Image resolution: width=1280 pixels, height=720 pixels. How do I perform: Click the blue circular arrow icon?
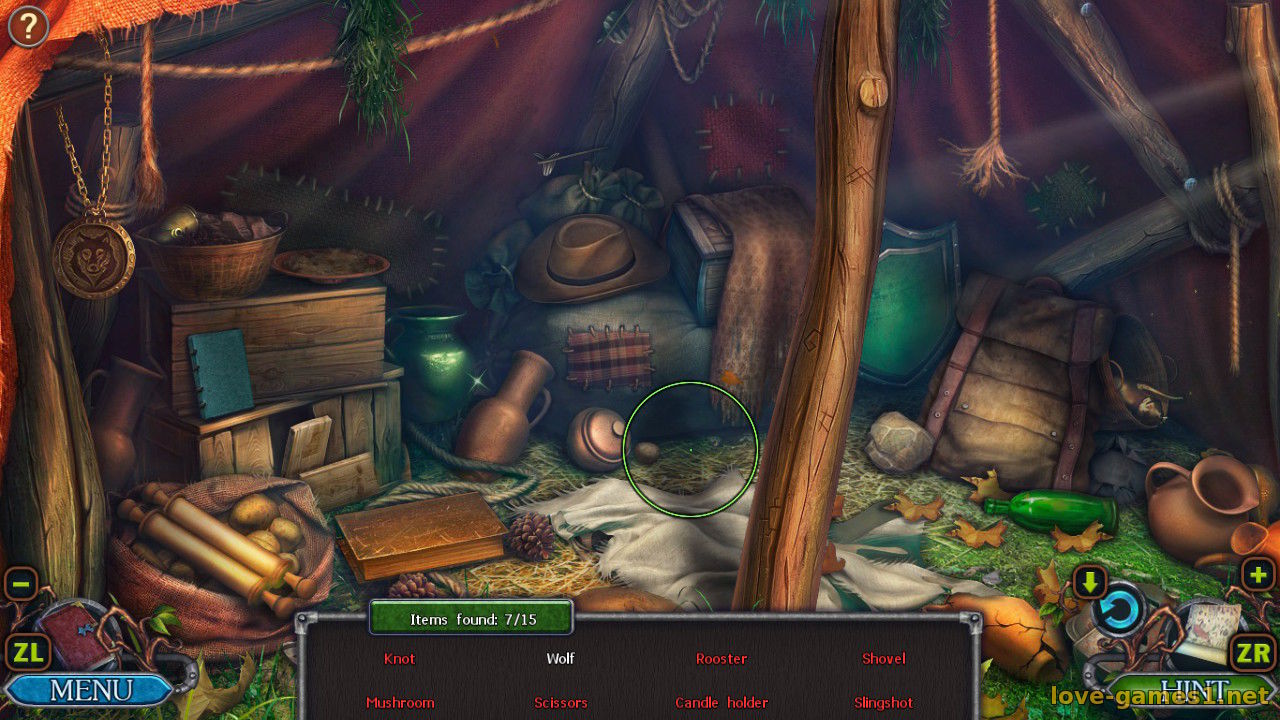pyautogui.click(x=1118, y=610)
